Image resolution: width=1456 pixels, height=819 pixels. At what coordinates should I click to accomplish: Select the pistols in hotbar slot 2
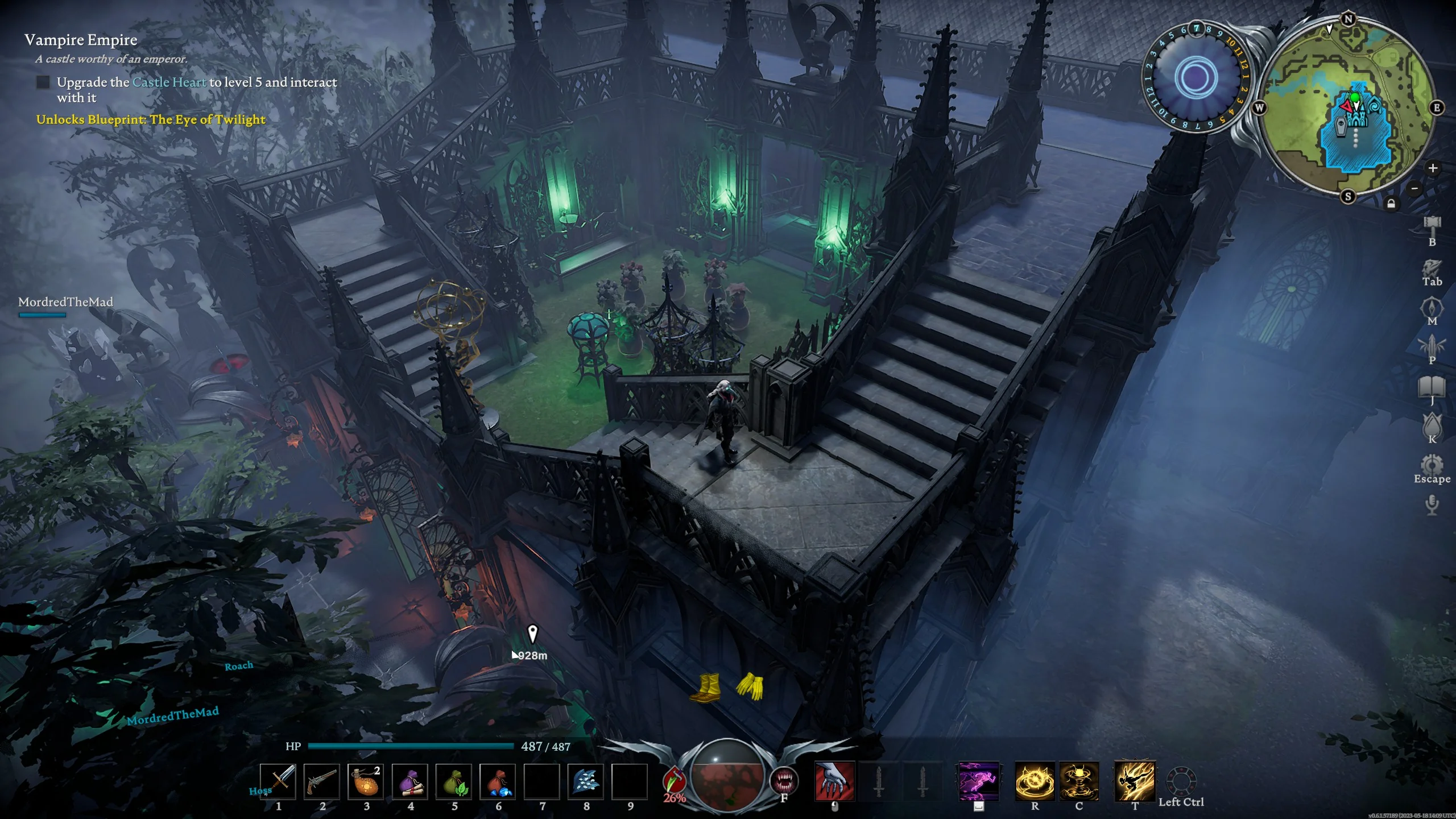(322, 780)
